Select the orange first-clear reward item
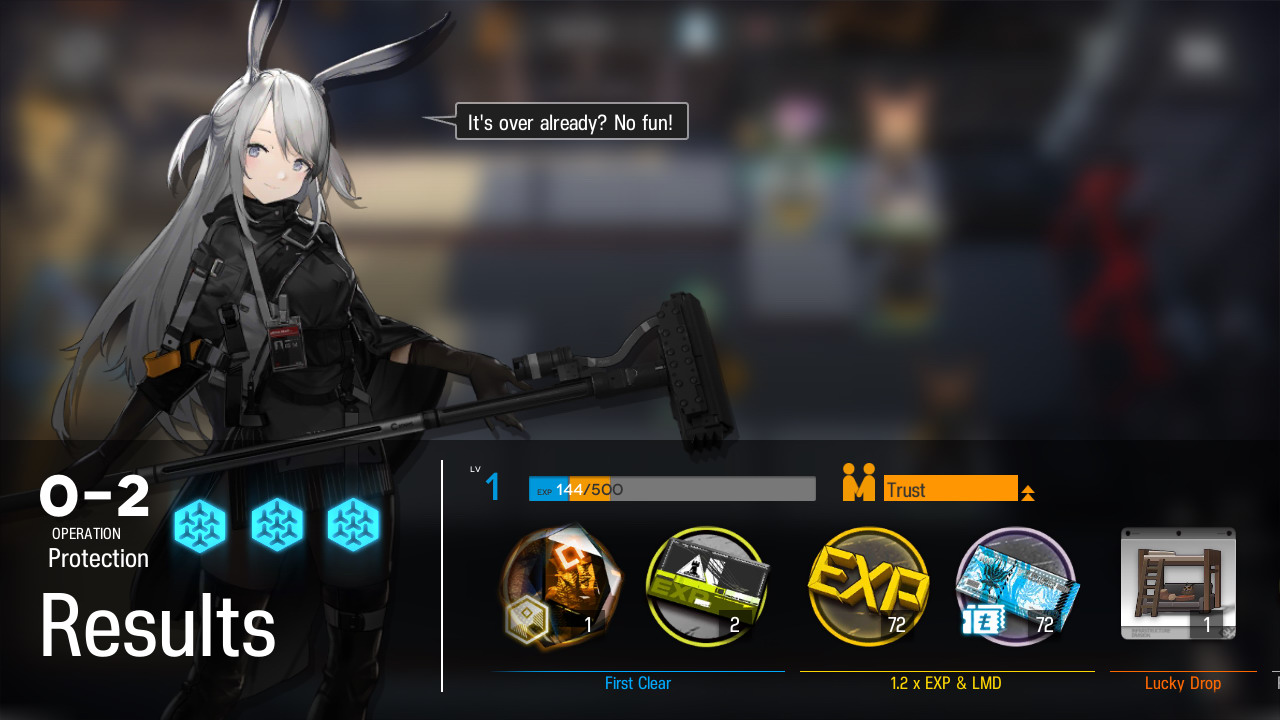 pyautogui.click(x=561, y=587)
